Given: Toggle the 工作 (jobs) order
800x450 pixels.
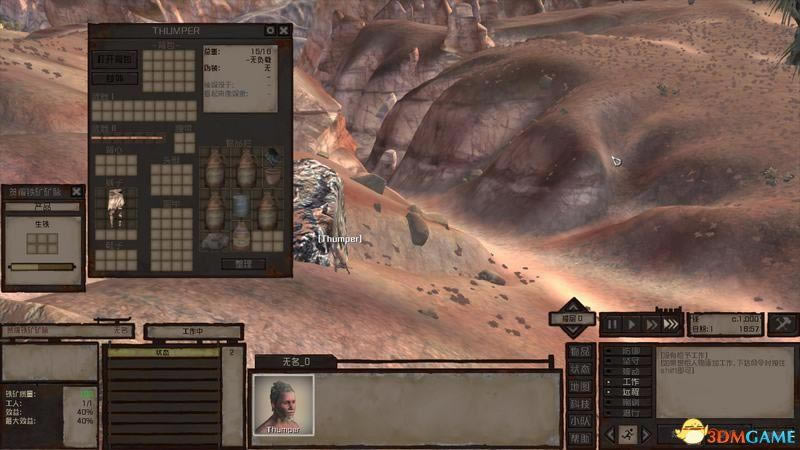Looking at the screenshot, I should point(630,382).
